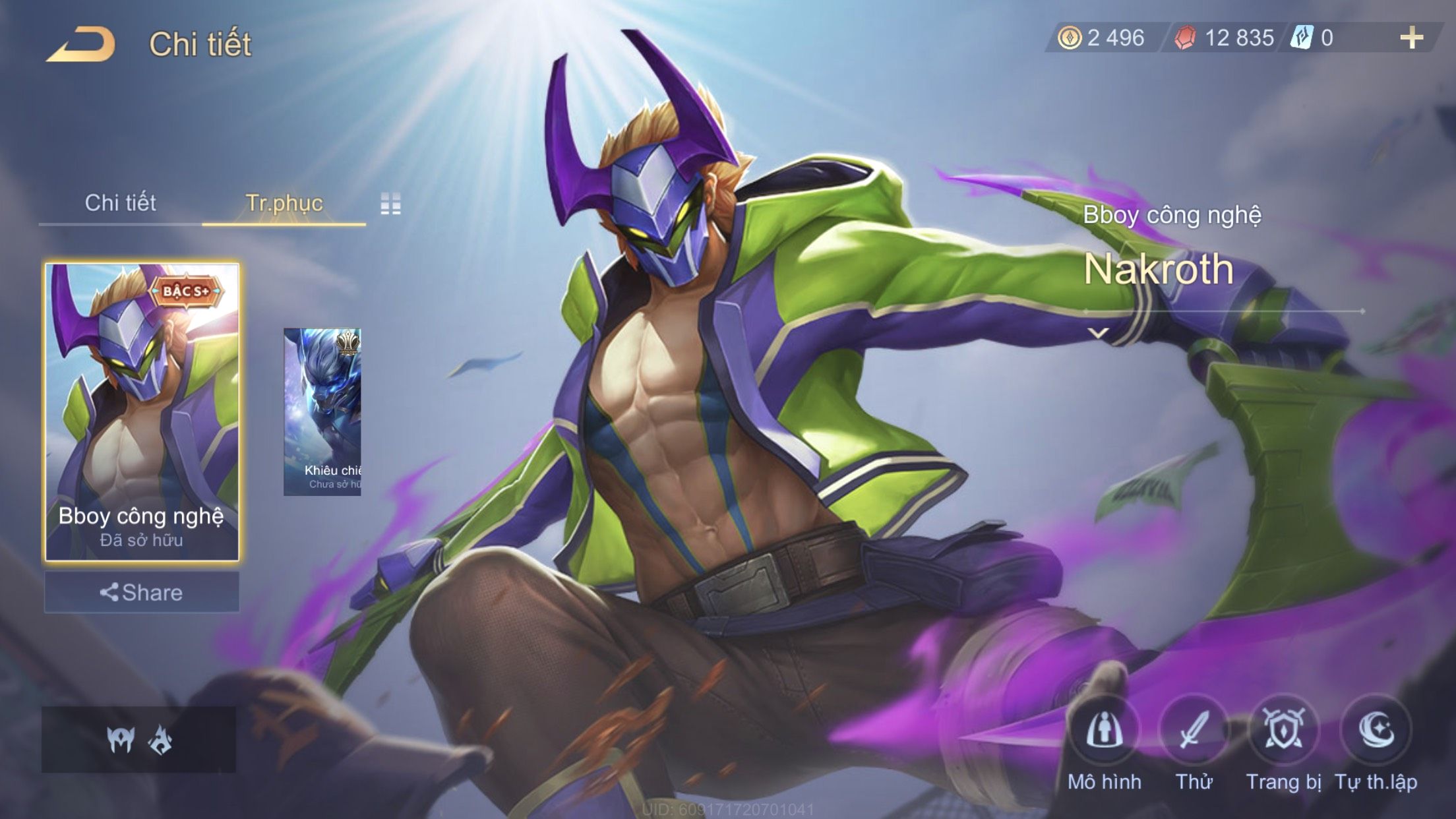Screen dimensions: 1456x819
Task: Choose the Khiêu chiến blue skin card
Action: (322, 412)
